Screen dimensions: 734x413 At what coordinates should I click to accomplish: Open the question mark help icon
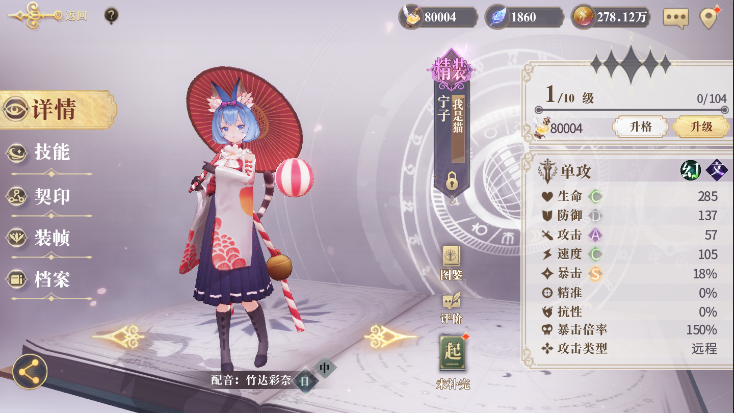pos(111,15)
